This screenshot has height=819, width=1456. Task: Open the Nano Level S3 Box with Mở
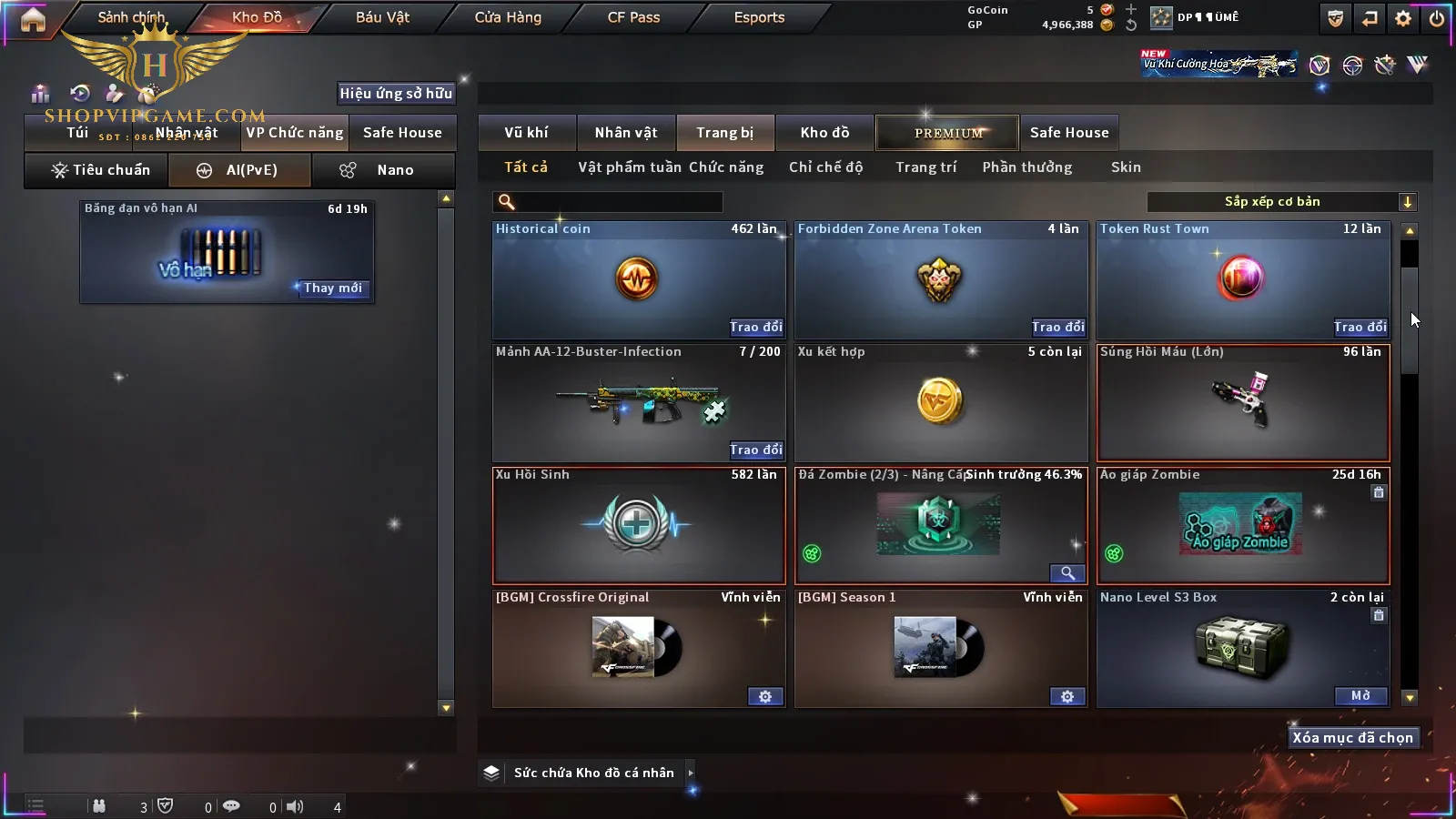coord(1360,696)
